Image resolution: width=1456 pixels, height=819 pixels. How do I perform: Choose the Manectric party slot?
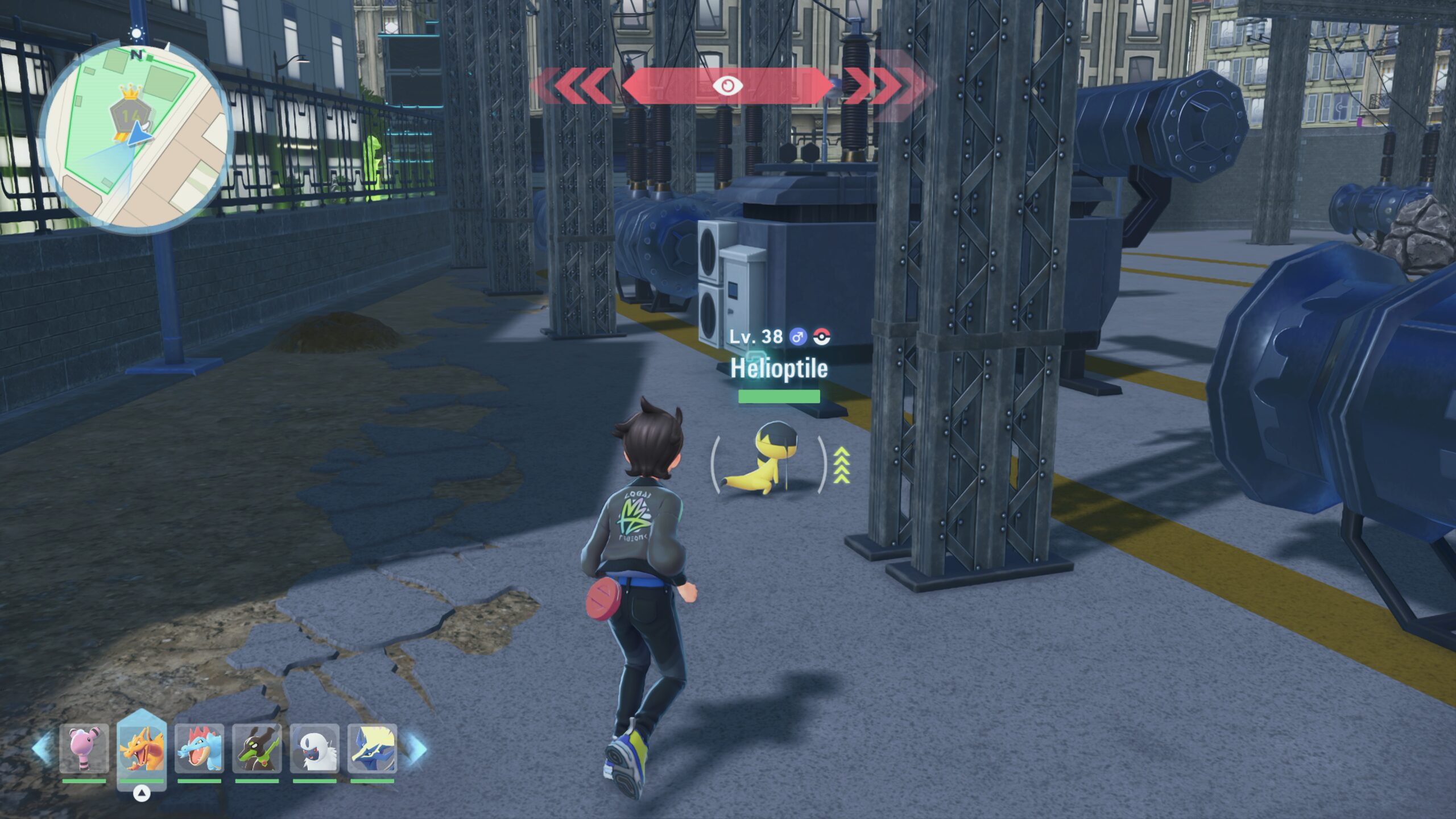click(372, 748)
